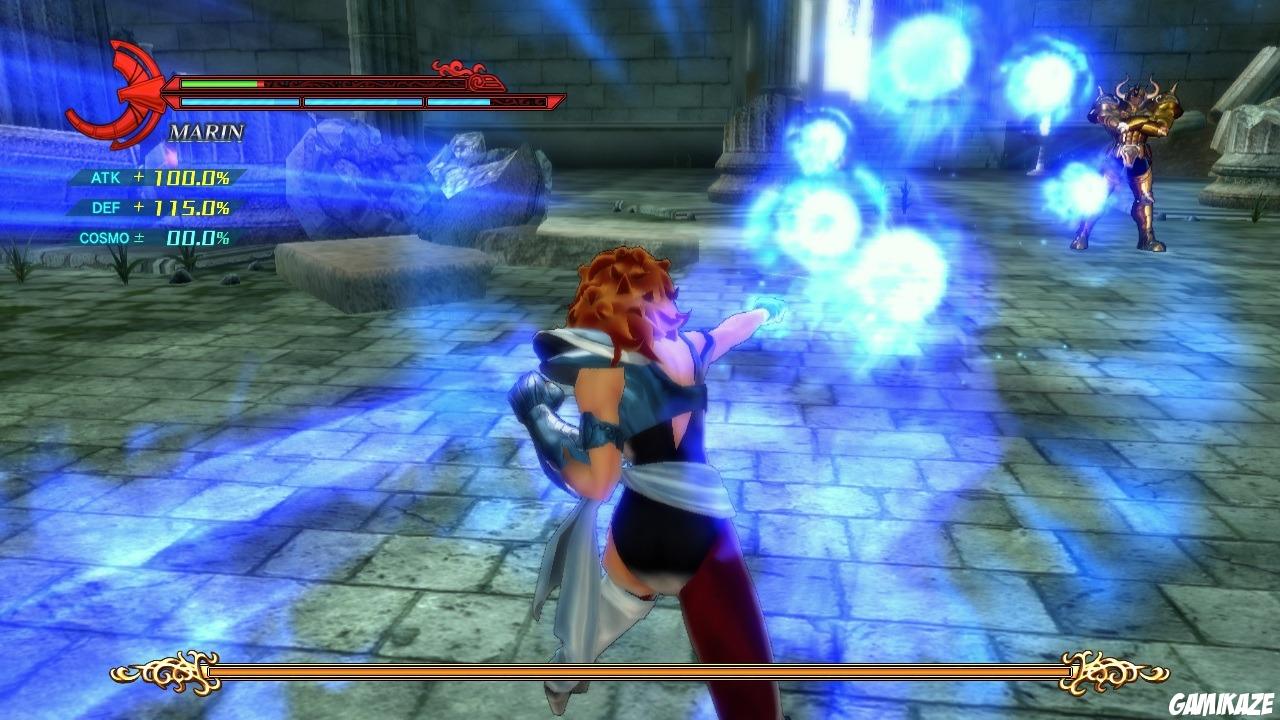Click the COSMO stat label icon

pos(103,240)
